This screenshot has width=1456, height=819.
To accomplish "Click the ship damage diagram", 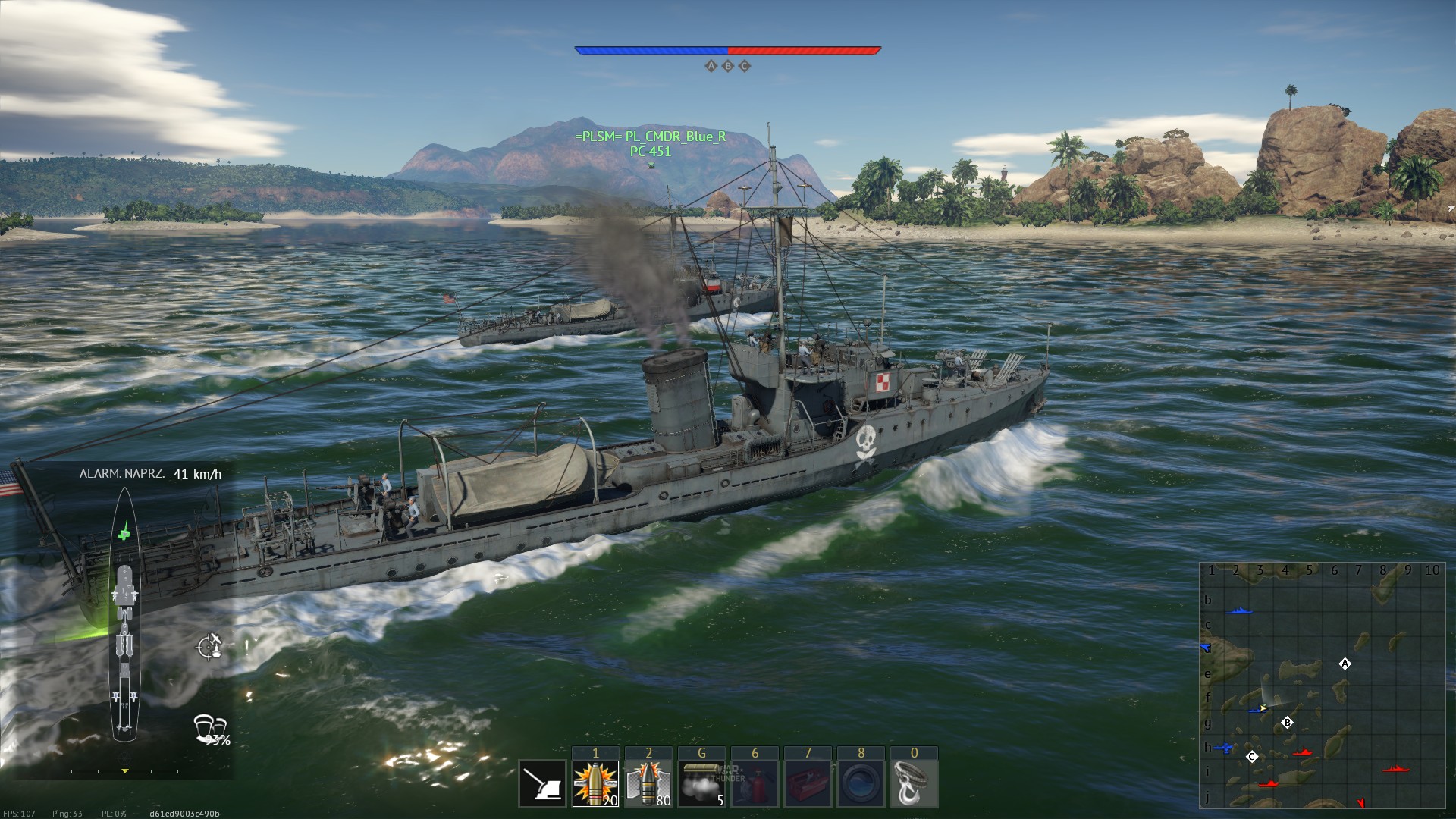I will click(x=125, y=614).
